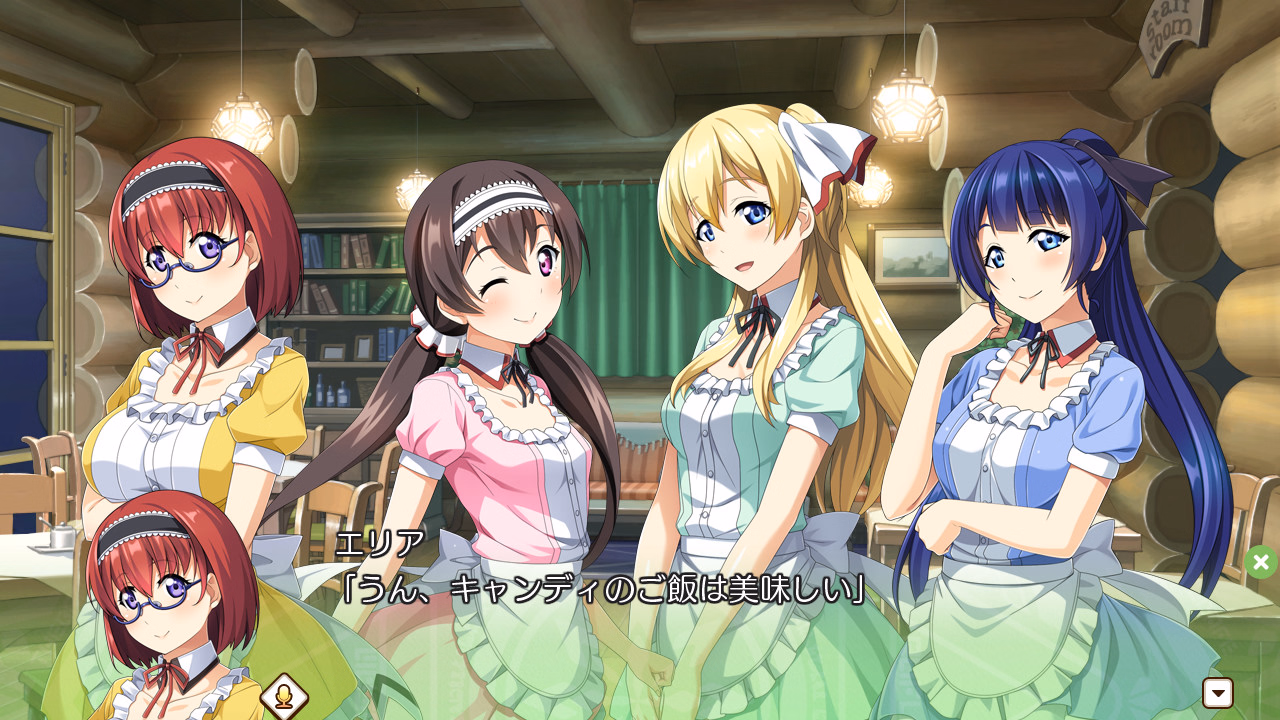Screen dimensions: 1280x720
Task: Advance dialogue with the down-arrow button
Action: coord(1218,692)
